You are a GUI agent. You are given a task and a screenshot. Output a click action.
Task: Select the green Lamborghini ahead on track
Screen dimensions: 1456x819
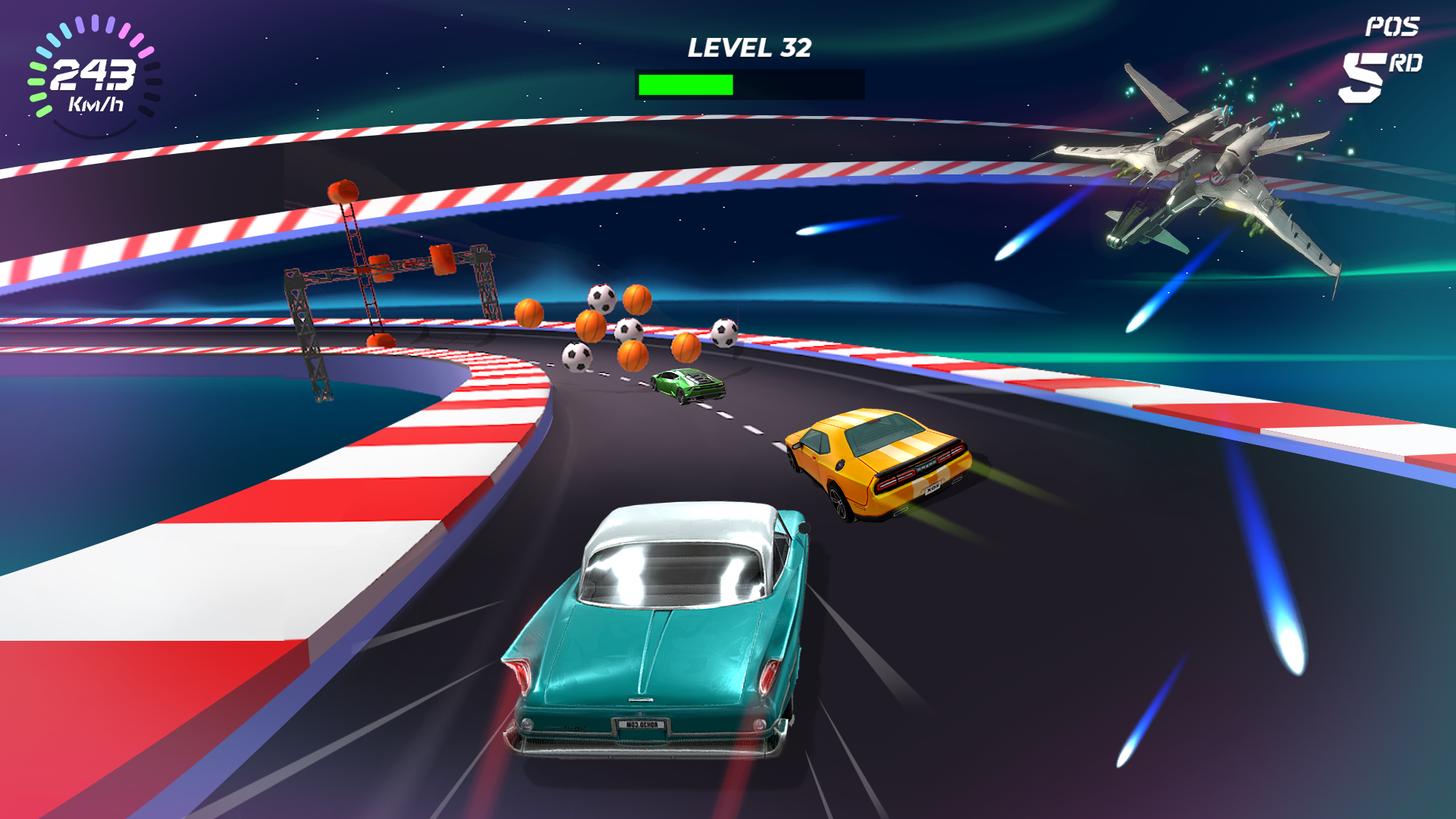pos(686,385)
